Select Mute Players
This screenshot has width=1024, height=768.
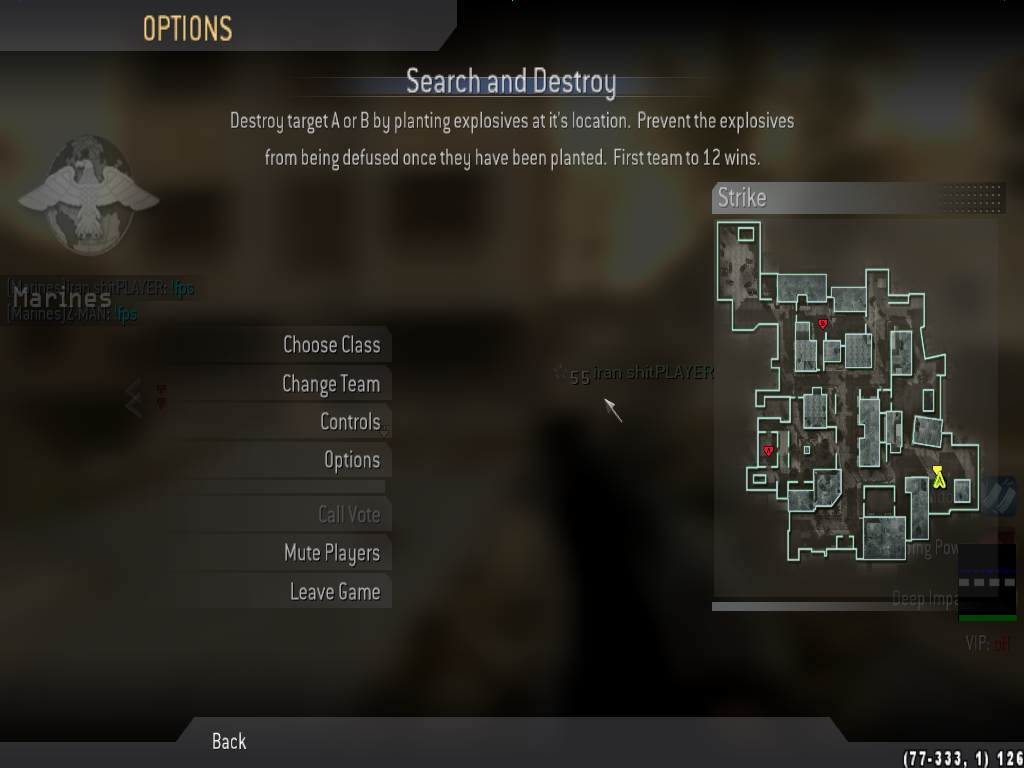tap(331, 553)
